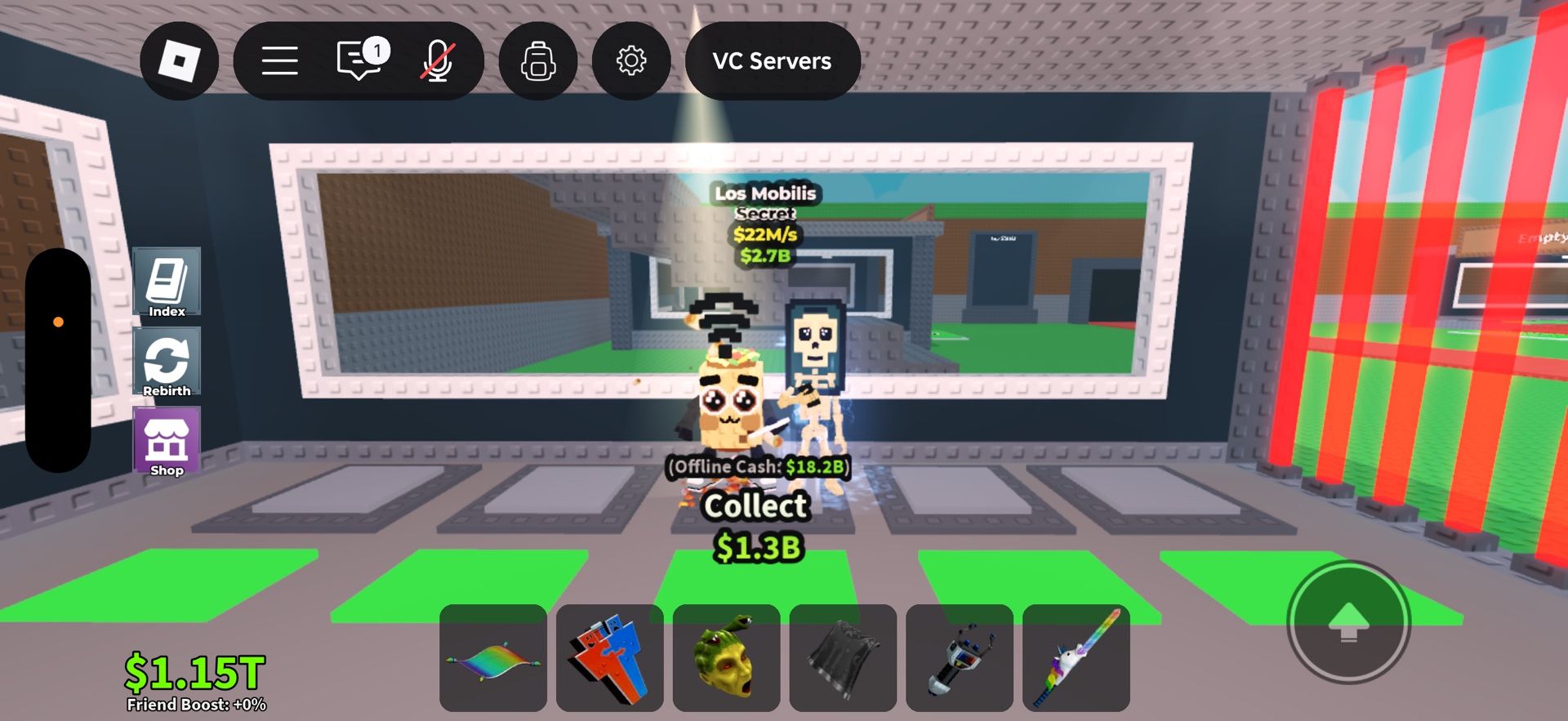Open the VC Servers panel
The image size is (1568, 721).
[x=772, y=61]
